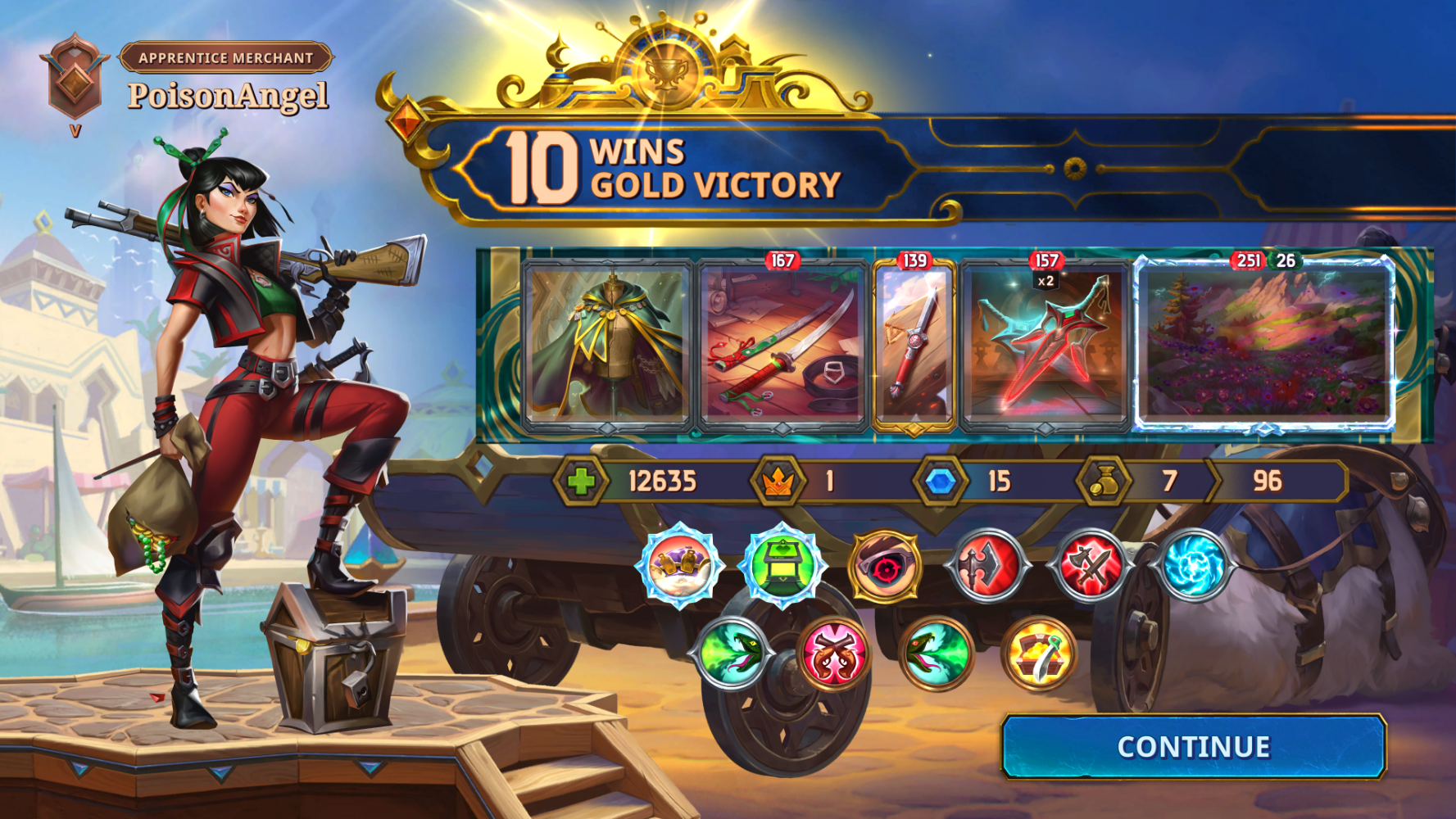This screenshot has width=1456, height=819.
Task: Inspect the katana item card
Action: [x=782, y=344]
